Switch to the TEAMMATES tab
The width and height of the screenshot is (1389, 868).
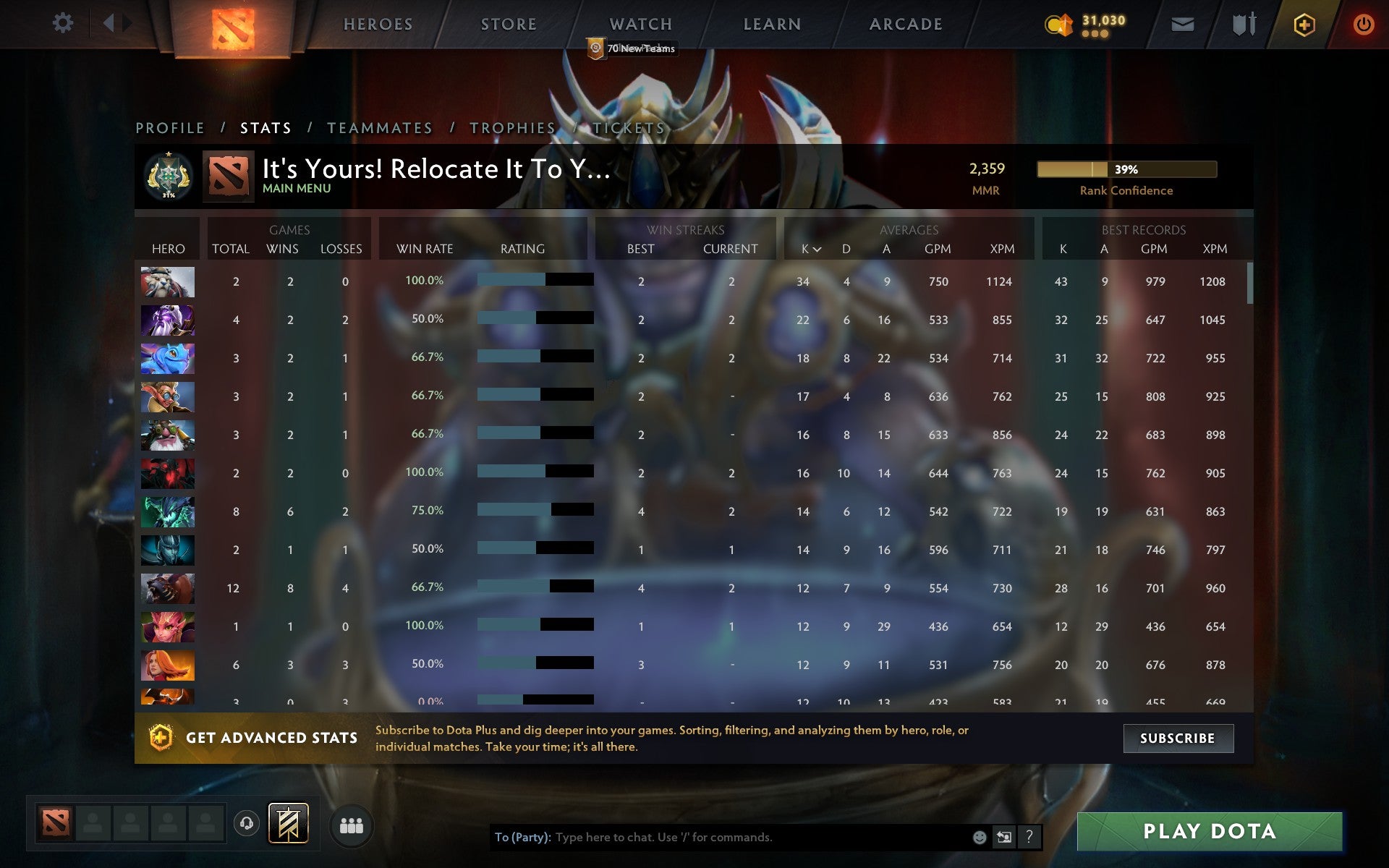pos(379,127)
